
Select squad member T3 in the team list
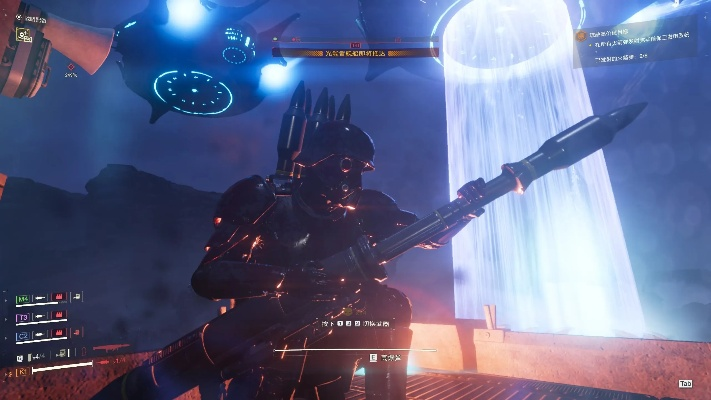coord(23,317)
